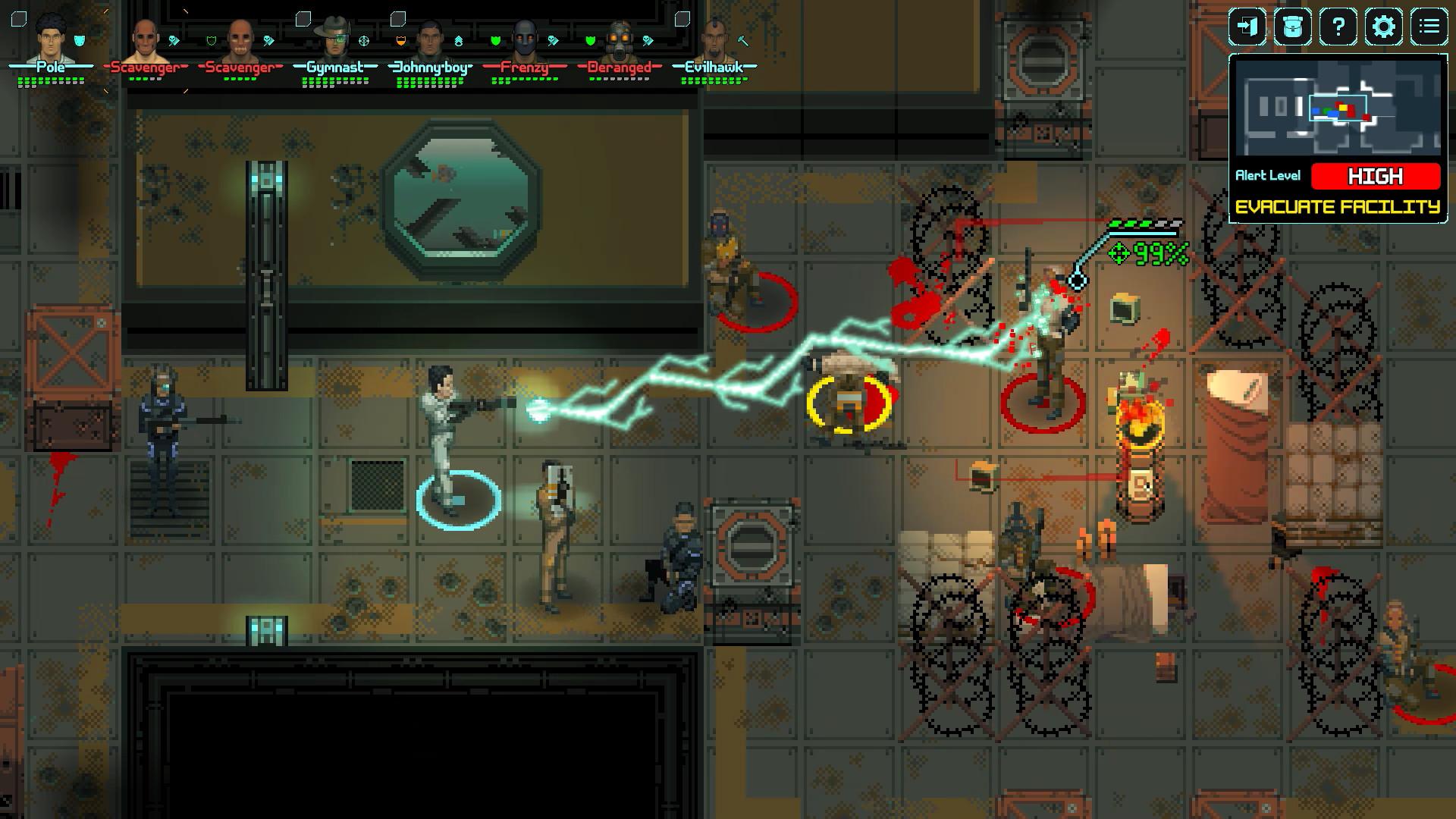1456x819 pixels.
Task: Open the list menu button
Action: tap(1429, 27)
